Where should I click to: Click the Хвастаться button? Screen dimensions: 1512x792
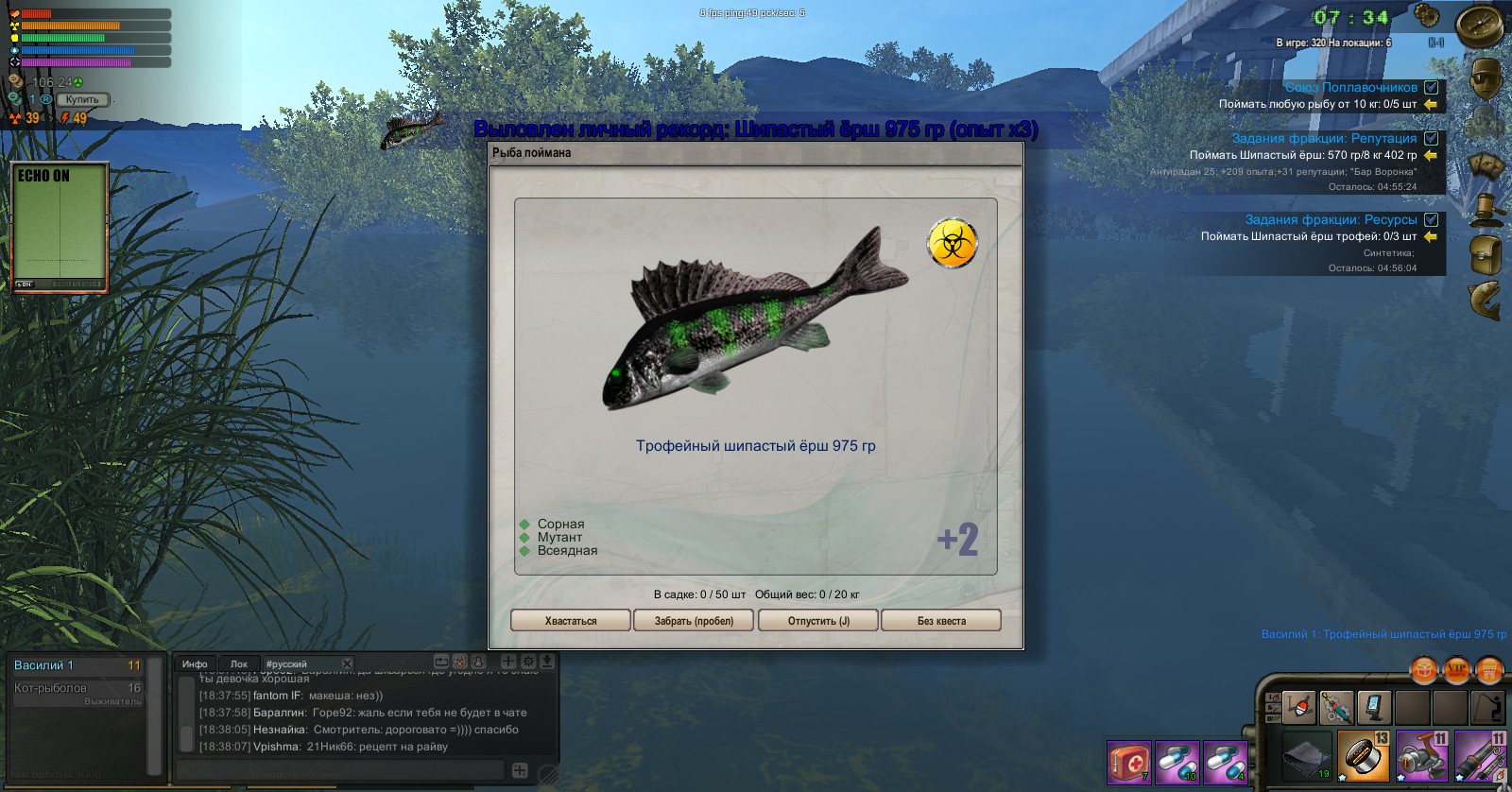570,620
